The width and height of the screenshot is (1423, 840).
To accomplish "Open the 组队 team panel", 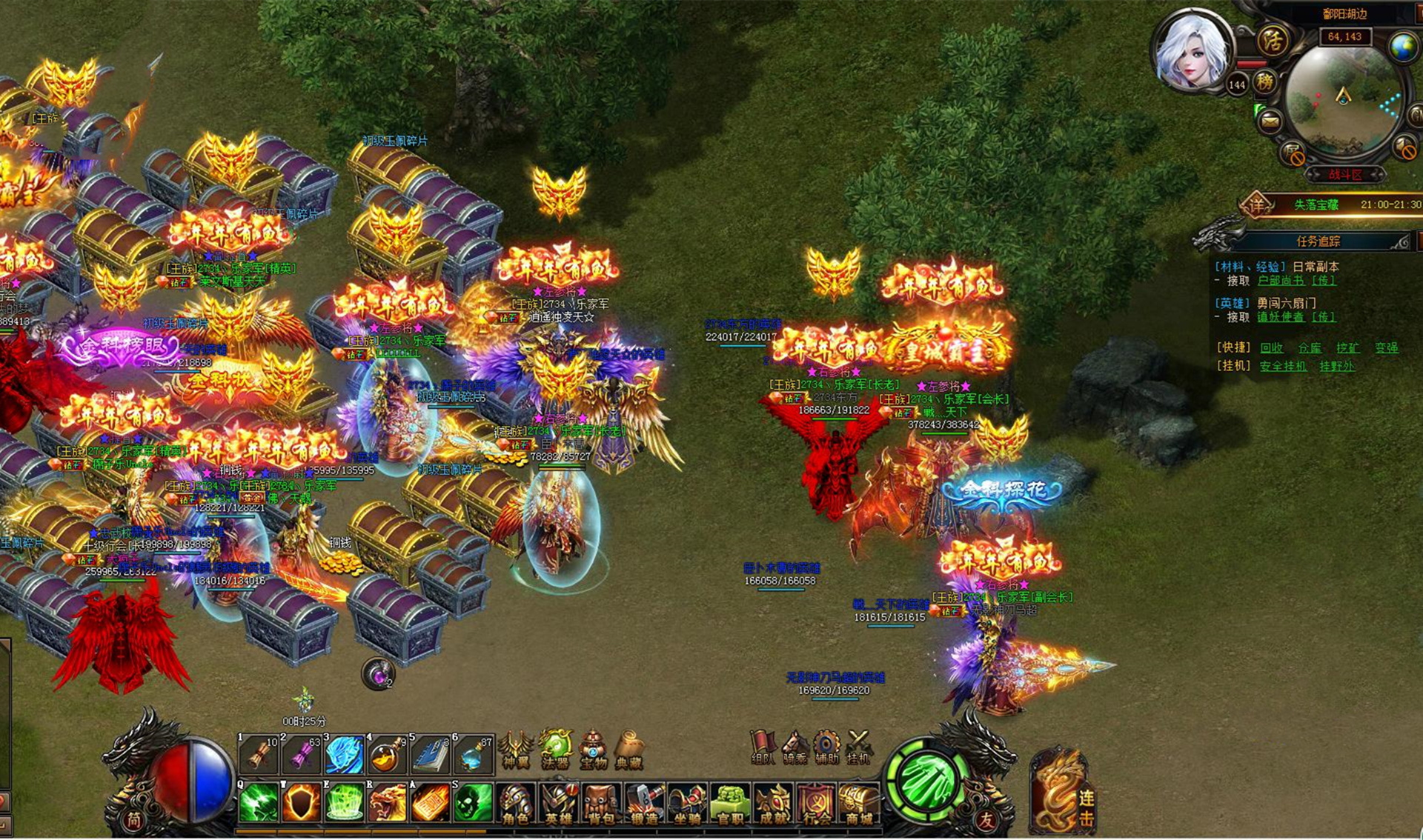I will pos(763,747).
